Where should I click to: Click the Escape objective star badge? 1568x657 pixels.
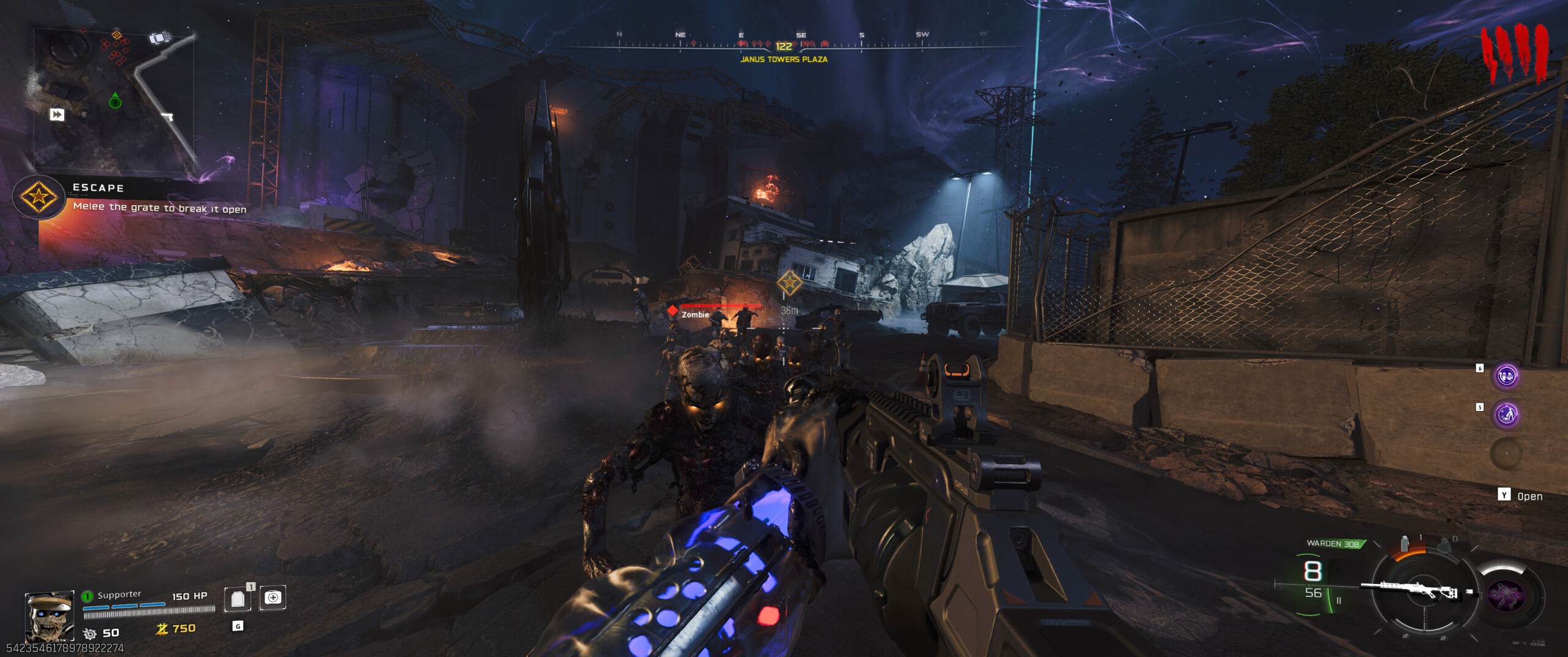click(39, 197)
